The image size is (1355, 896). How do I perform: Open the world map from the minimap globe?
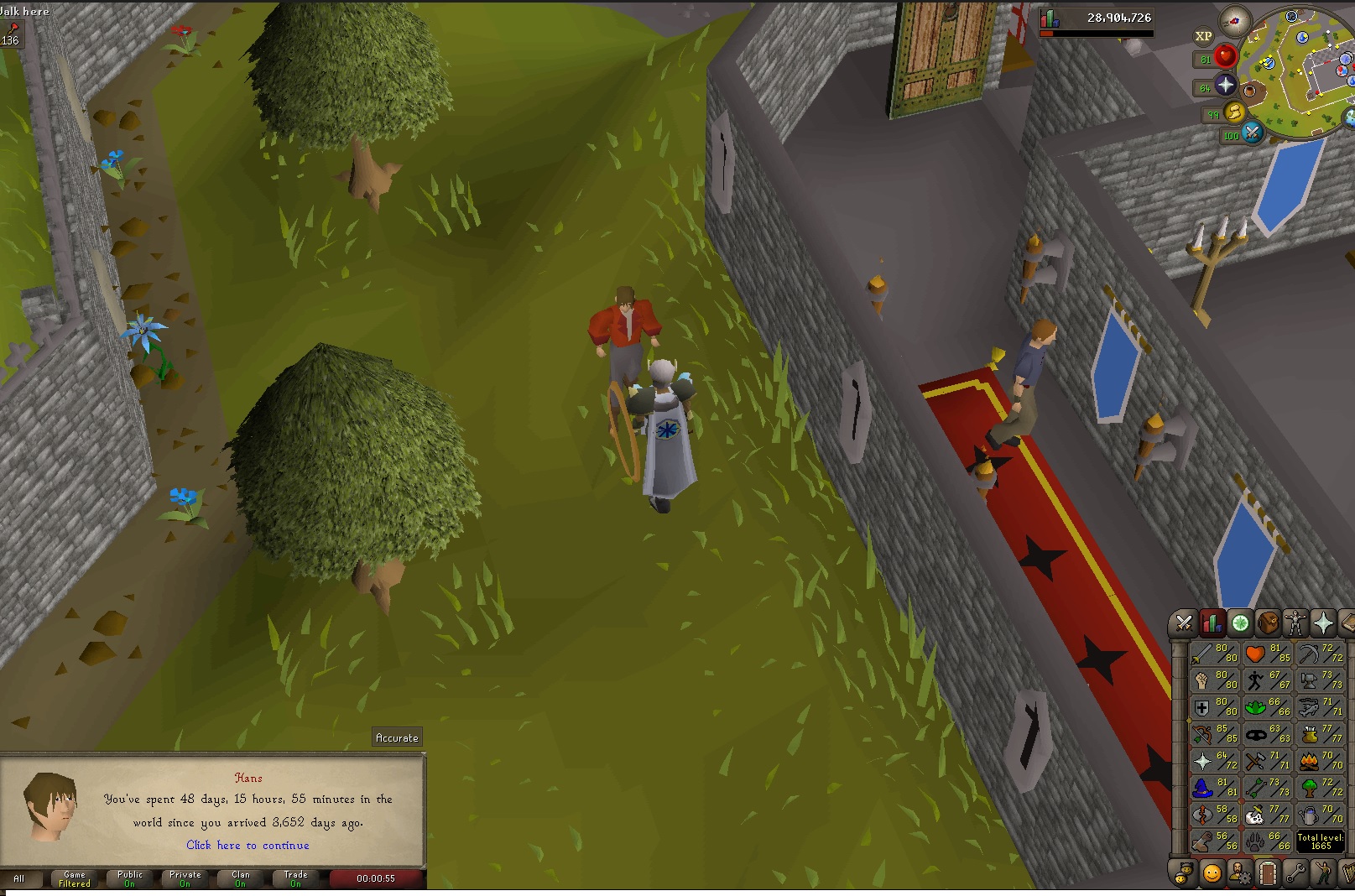tap(1349, 119)
